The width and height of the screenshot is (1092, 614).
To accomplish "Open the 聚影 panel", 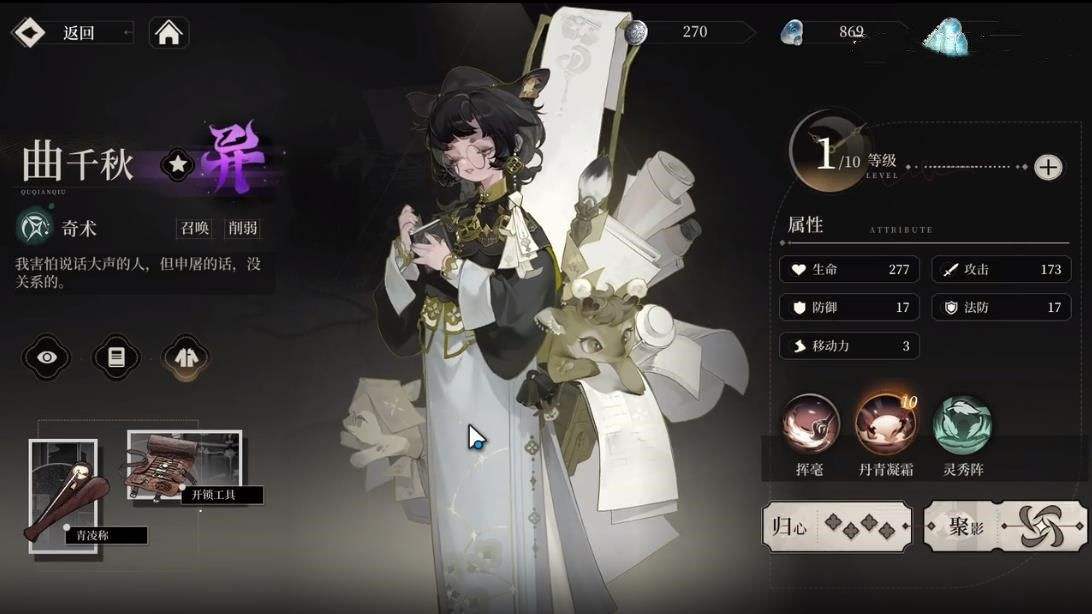I will 1003,526.
